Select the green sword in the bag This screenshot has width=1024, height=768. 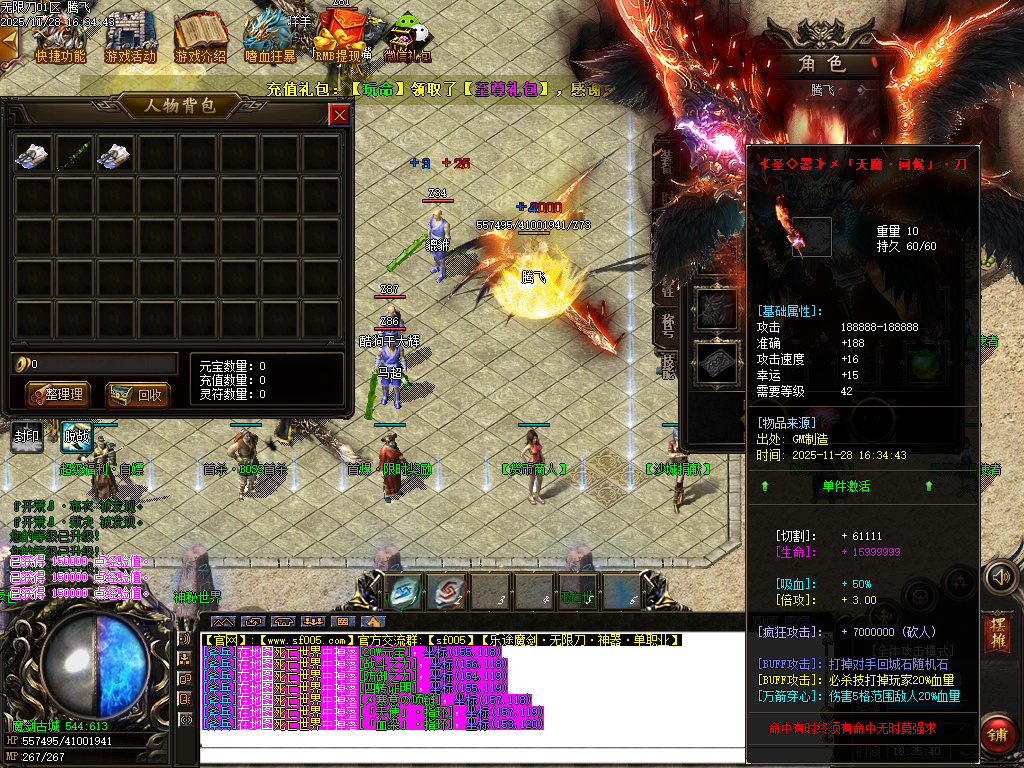point(75,154)
